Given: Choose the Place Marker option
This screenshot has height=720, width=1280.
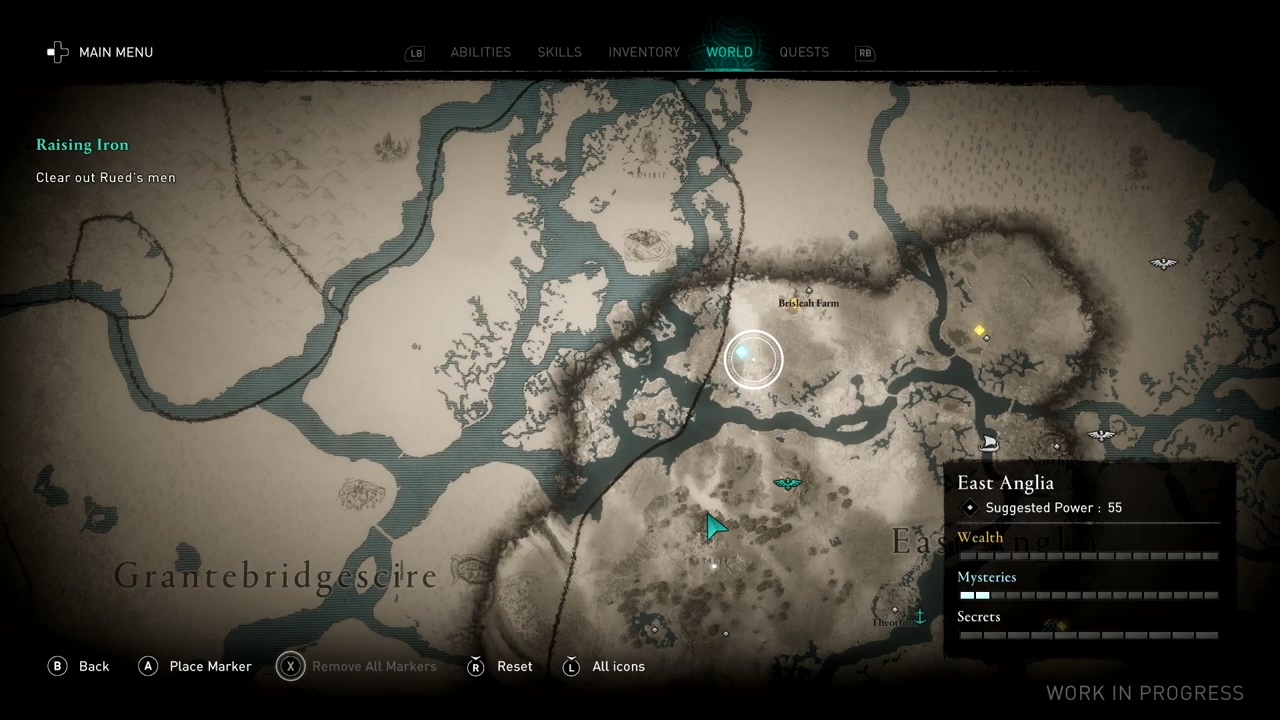Looking at the screenshot, I should pos(195,666).
